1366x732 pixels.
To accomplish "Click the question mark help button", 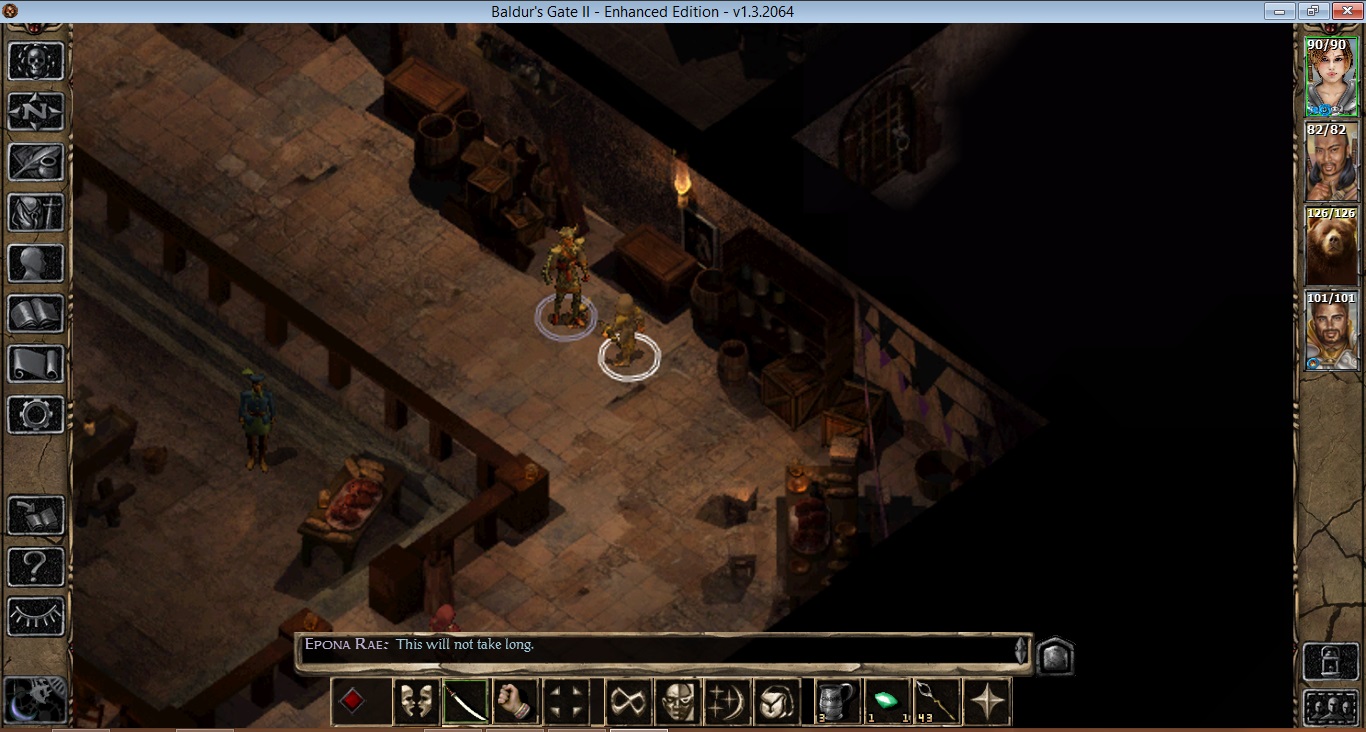I will [36, 567].
